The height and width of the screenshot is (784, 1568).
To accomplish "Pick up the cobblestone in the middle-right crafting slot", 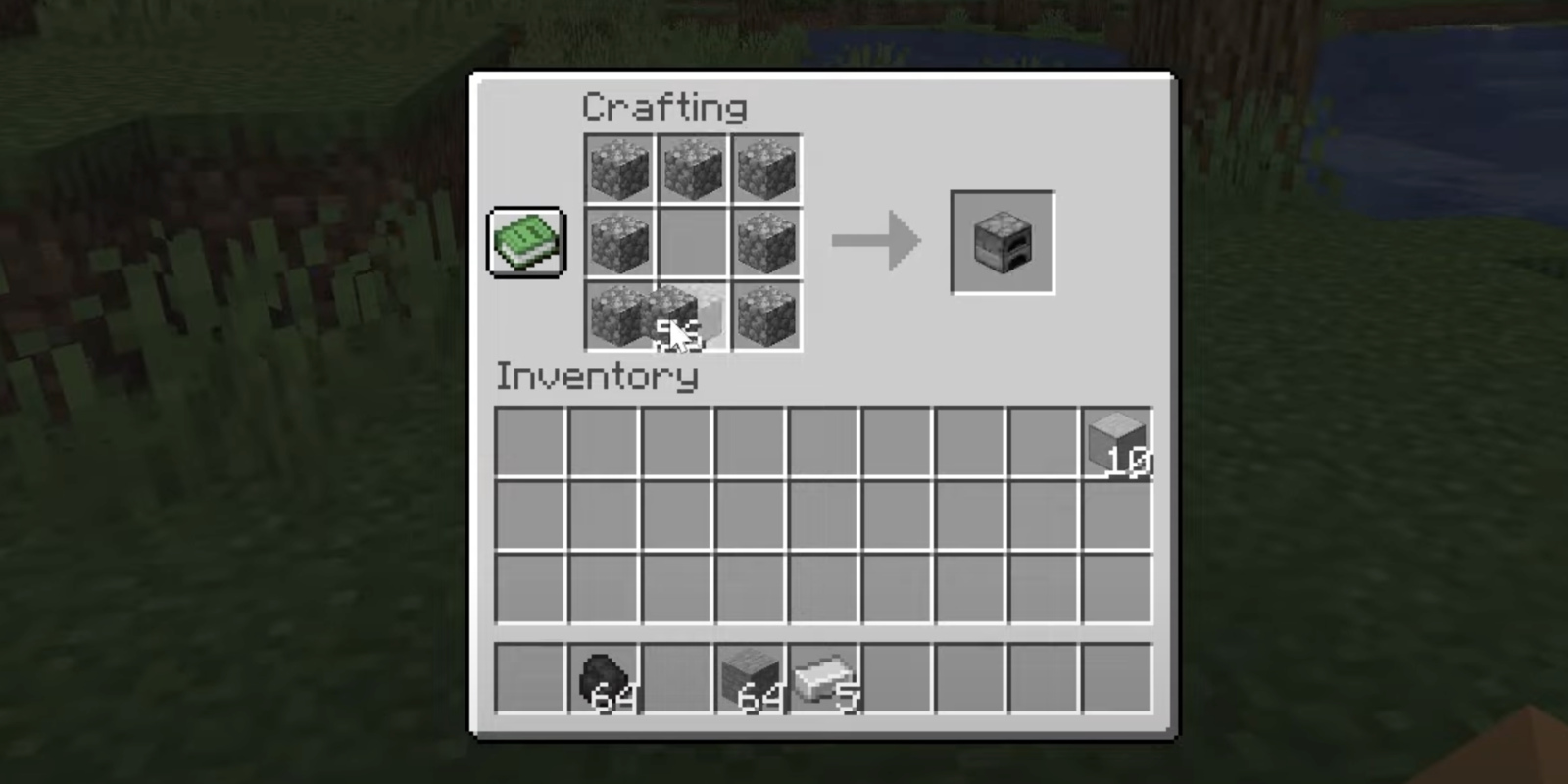I will coord(766,242).
